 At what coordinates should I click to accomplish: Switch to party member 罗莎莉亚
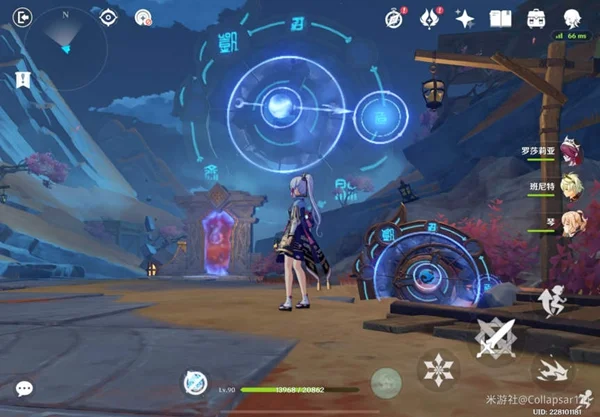(x=568, y=153)
